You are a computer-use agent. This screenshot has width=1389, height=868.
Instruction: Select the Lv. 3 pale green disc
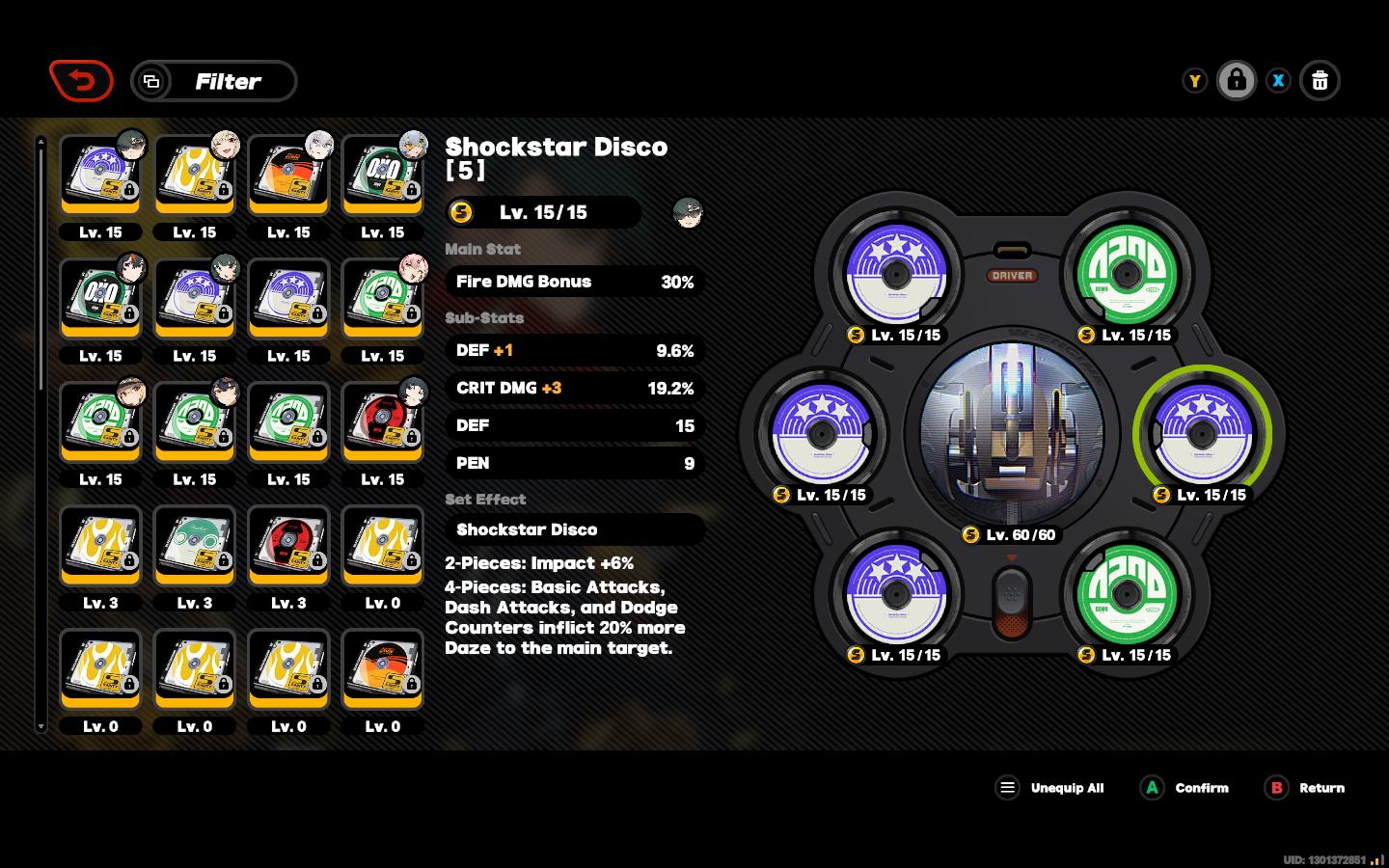coord(195,546)
